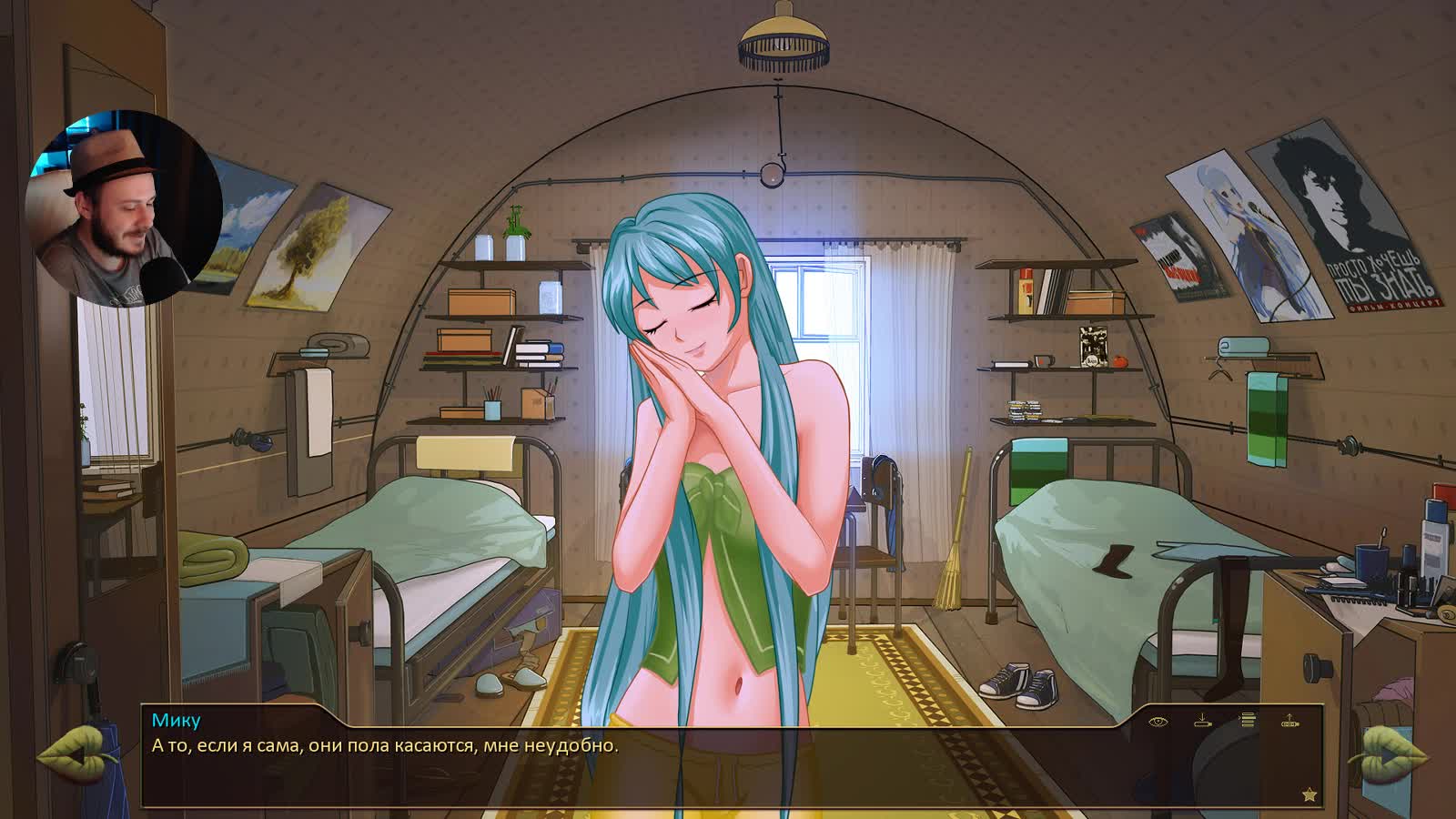This screenshot has width=1456, height=819.
Task: Open the stacked-lines menu icon
Action: click(x=1248, y=721)
